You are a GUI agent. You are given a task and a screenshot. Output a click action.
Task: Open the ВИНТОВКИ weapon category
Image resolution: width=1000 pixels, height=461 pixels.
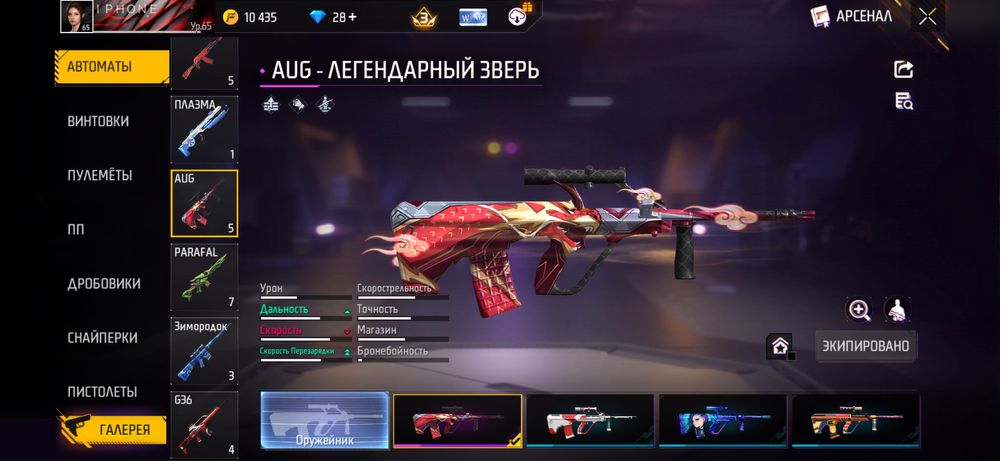coord(98,121)
